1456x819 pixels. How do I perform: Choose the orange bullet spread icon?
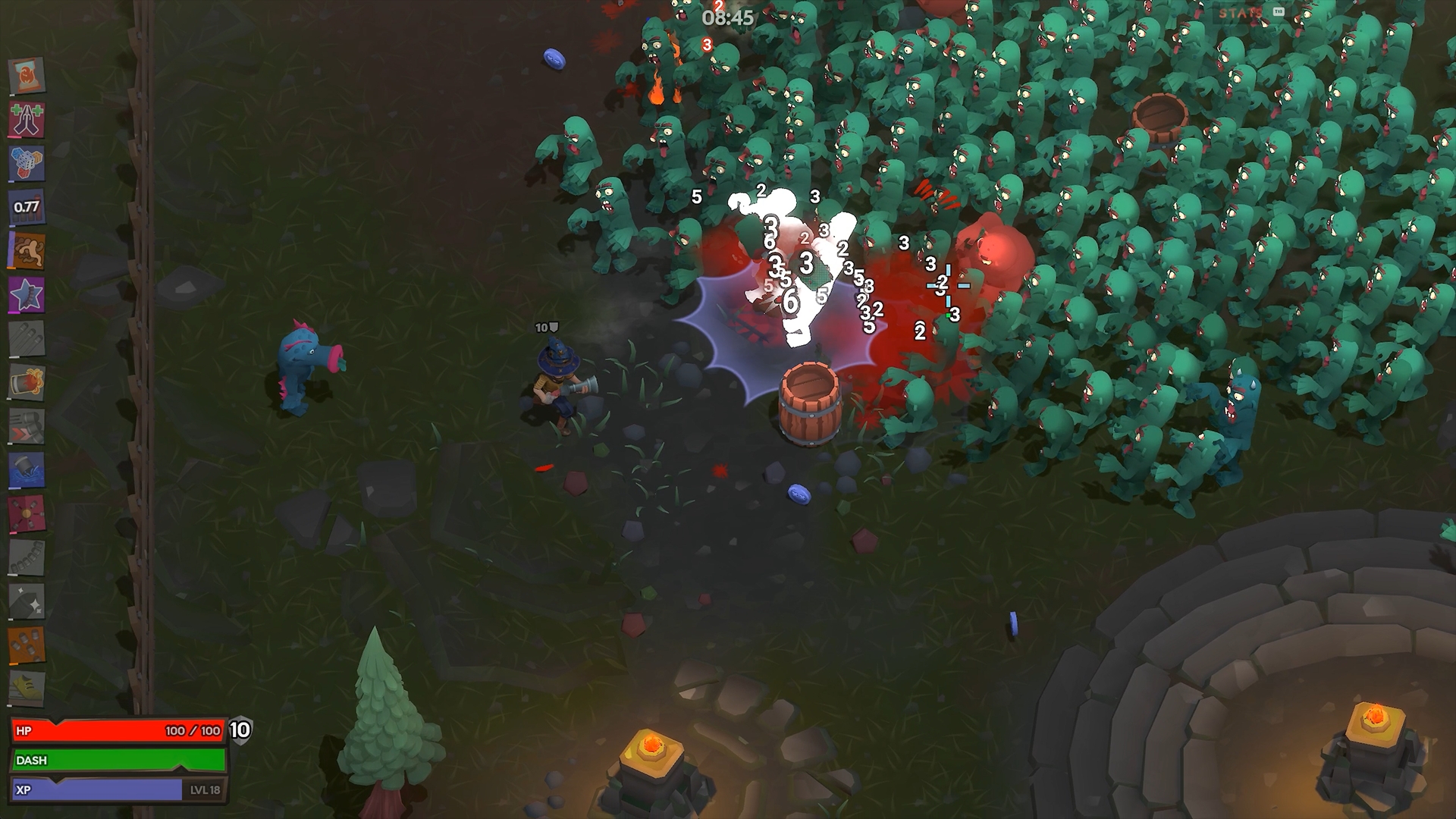27,645
